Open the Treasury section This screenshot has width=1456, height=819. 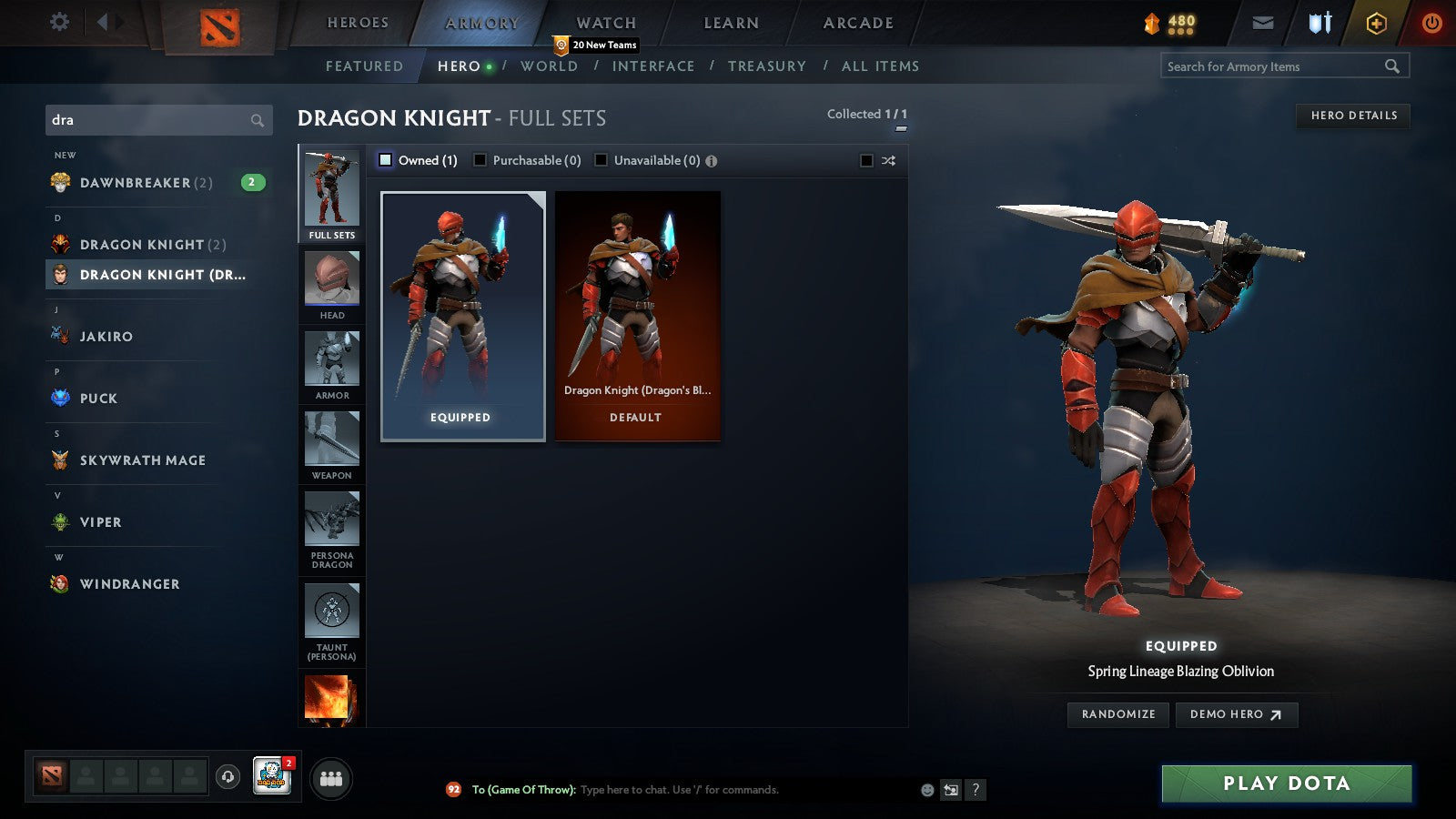coord(768,66)
